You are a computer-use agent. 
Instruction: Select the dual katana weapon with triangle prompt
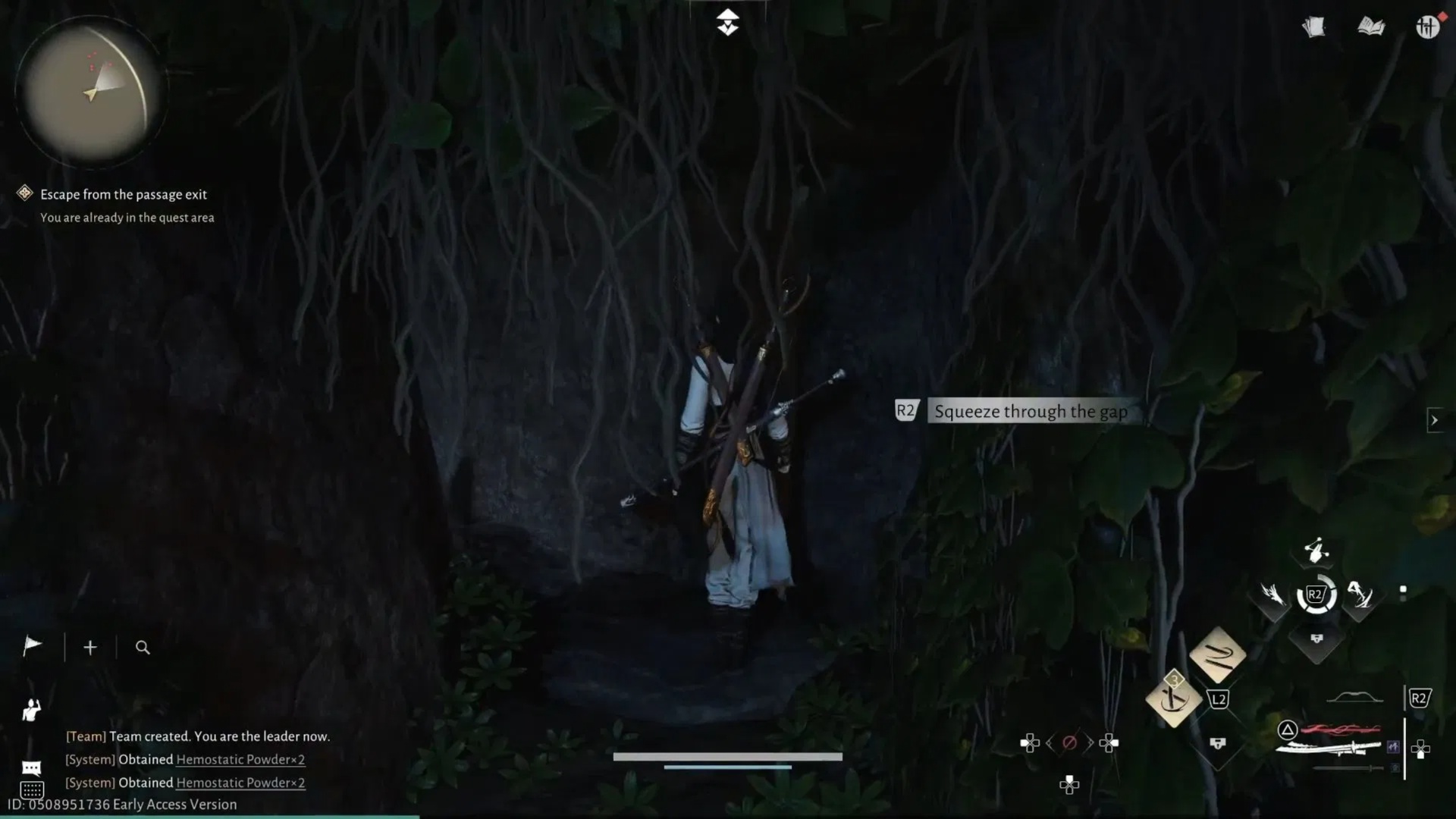click(1327, 746)
